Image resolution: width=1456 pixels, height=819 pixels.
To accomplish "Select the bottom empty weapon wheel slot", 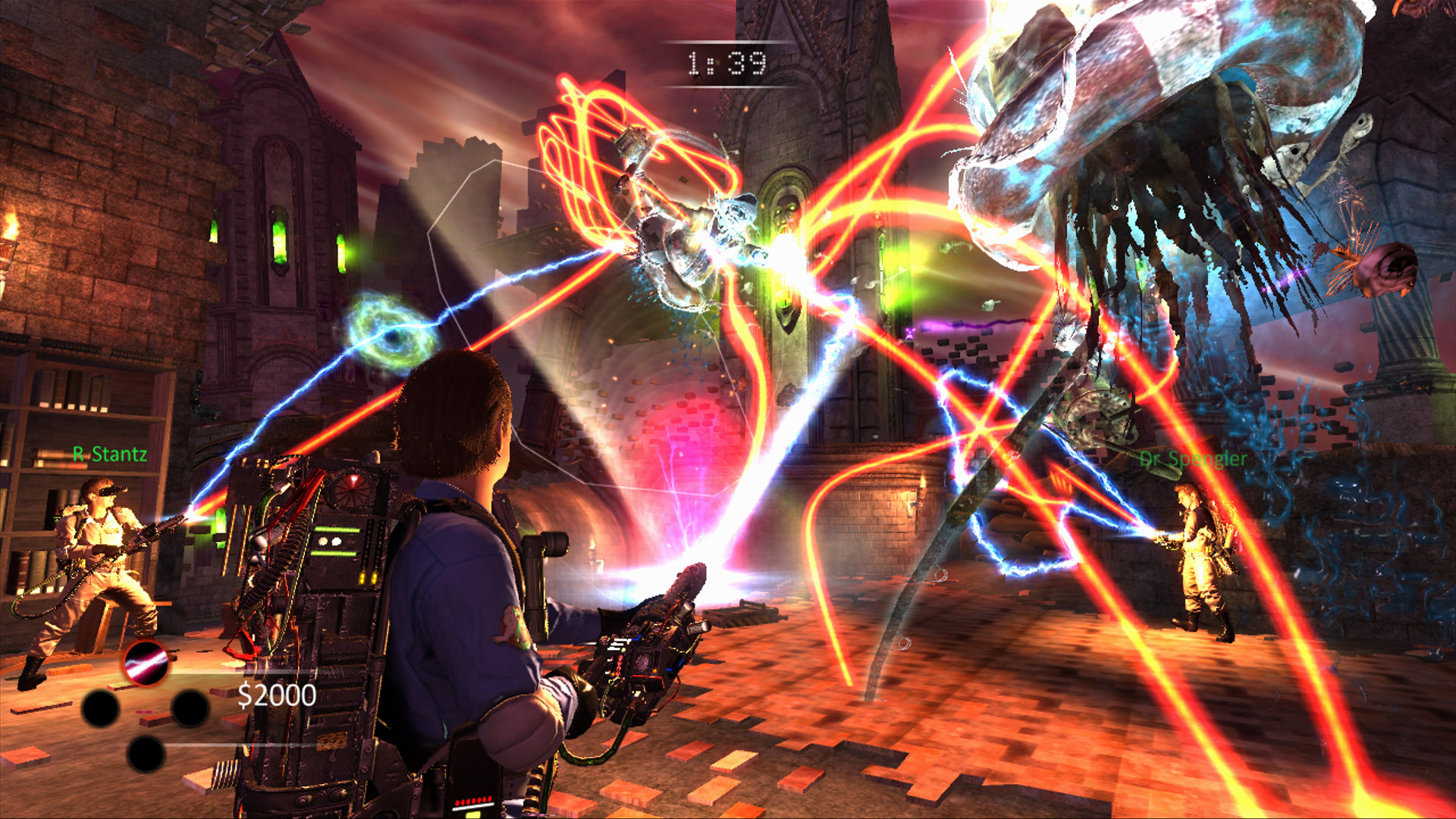I will click(145, 754).
